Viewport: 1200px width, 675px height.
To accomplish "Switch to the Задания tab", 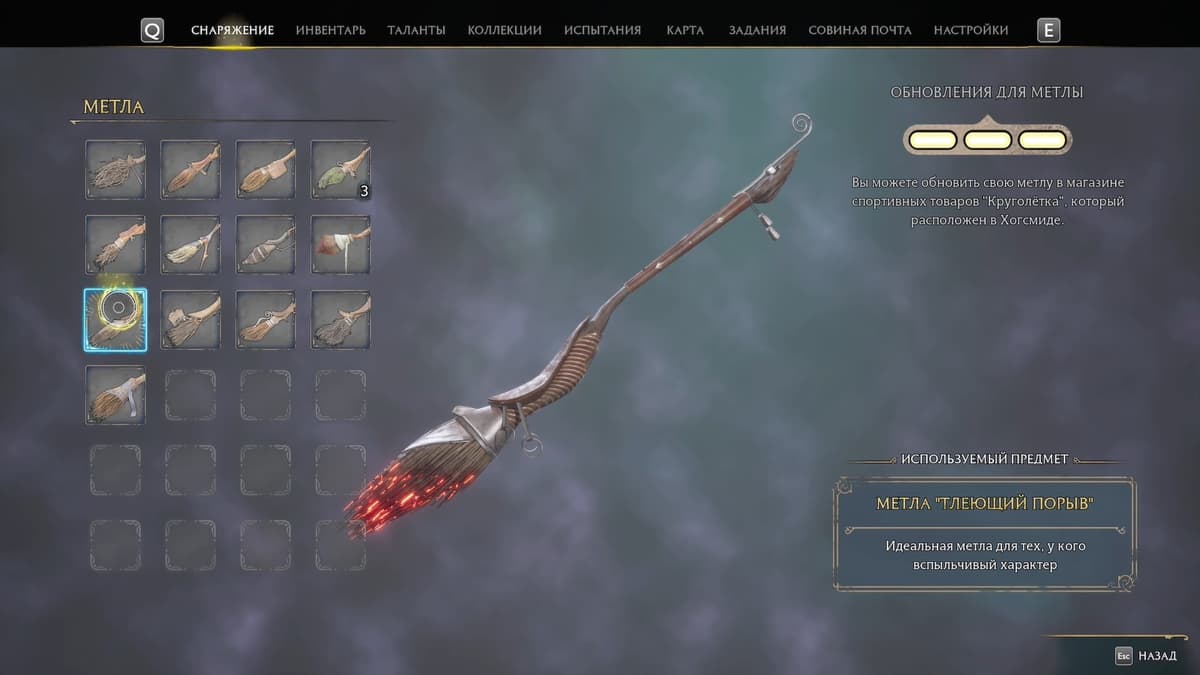I will 757,30.
